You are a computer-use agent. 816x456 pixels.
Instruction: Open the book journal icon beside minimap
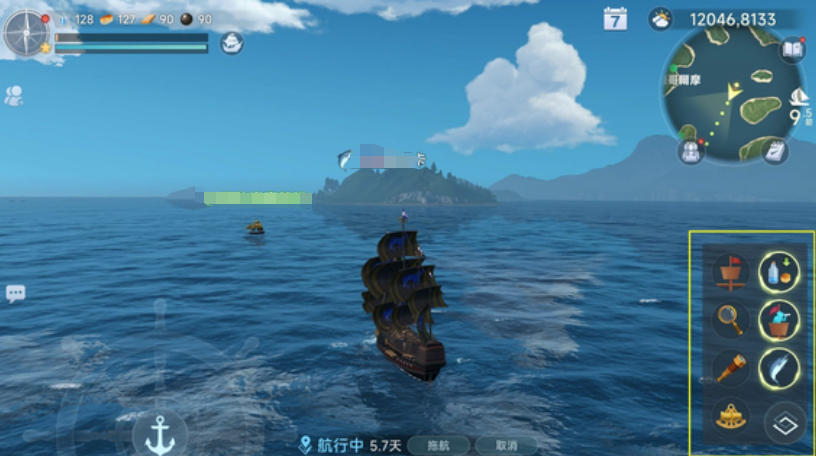(x=793, y=50)
